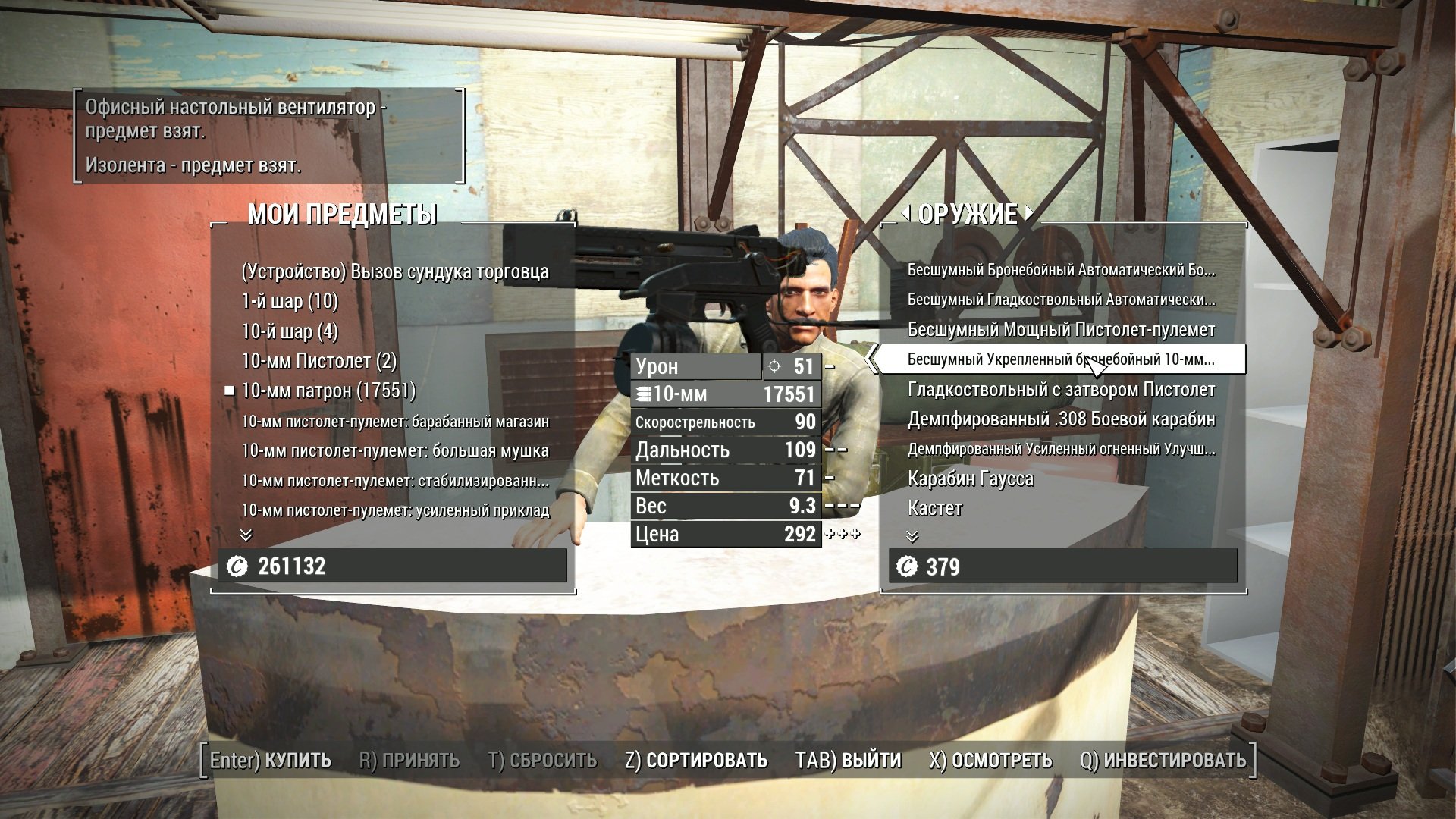This screenshot has height=819, width=1456.
Task: Pick the Карабин Гаусса weapon
Action: click(971, 479)
